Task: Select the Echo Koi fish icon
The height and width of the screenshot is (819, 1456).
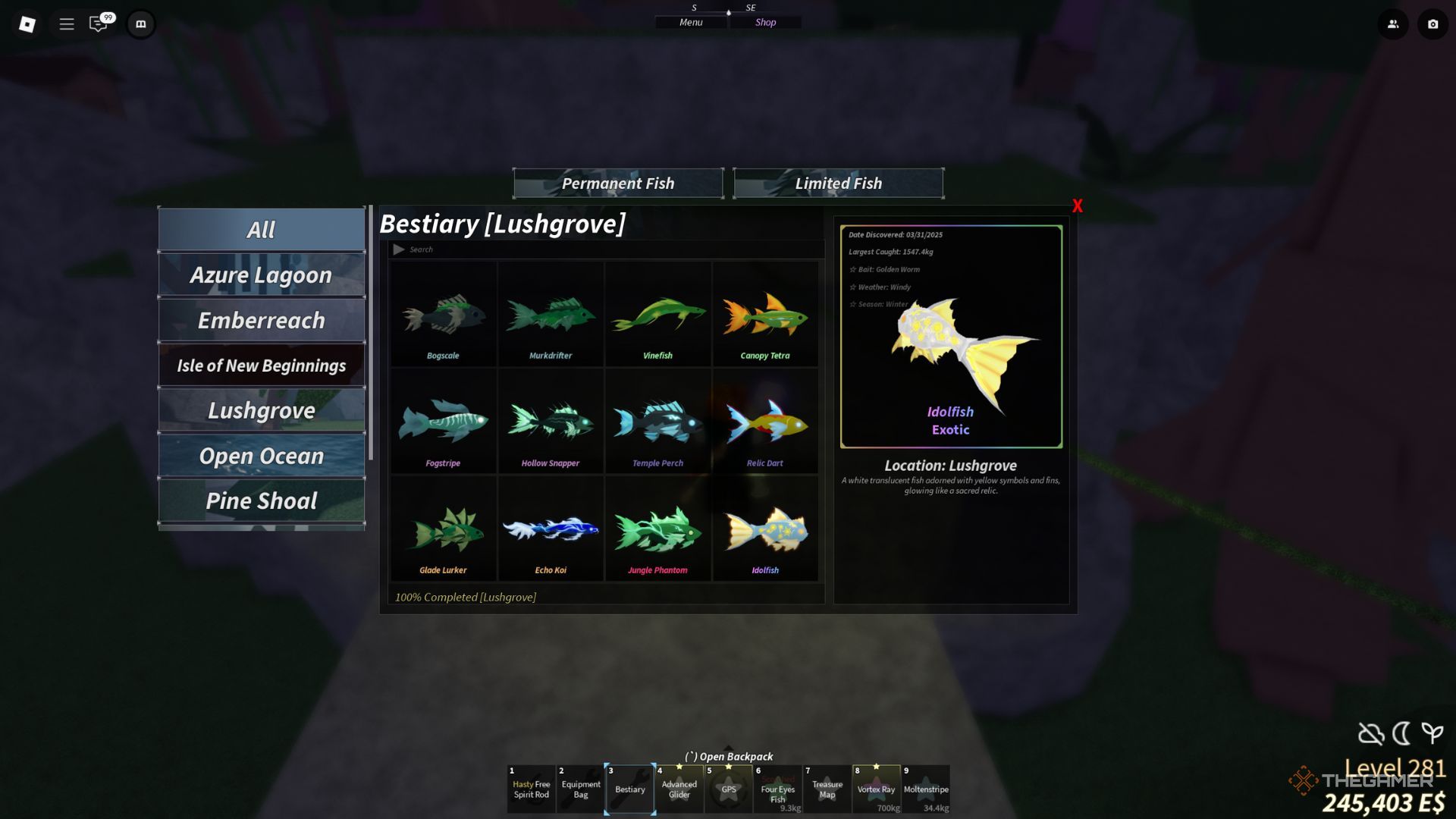Action: point(551,529)
